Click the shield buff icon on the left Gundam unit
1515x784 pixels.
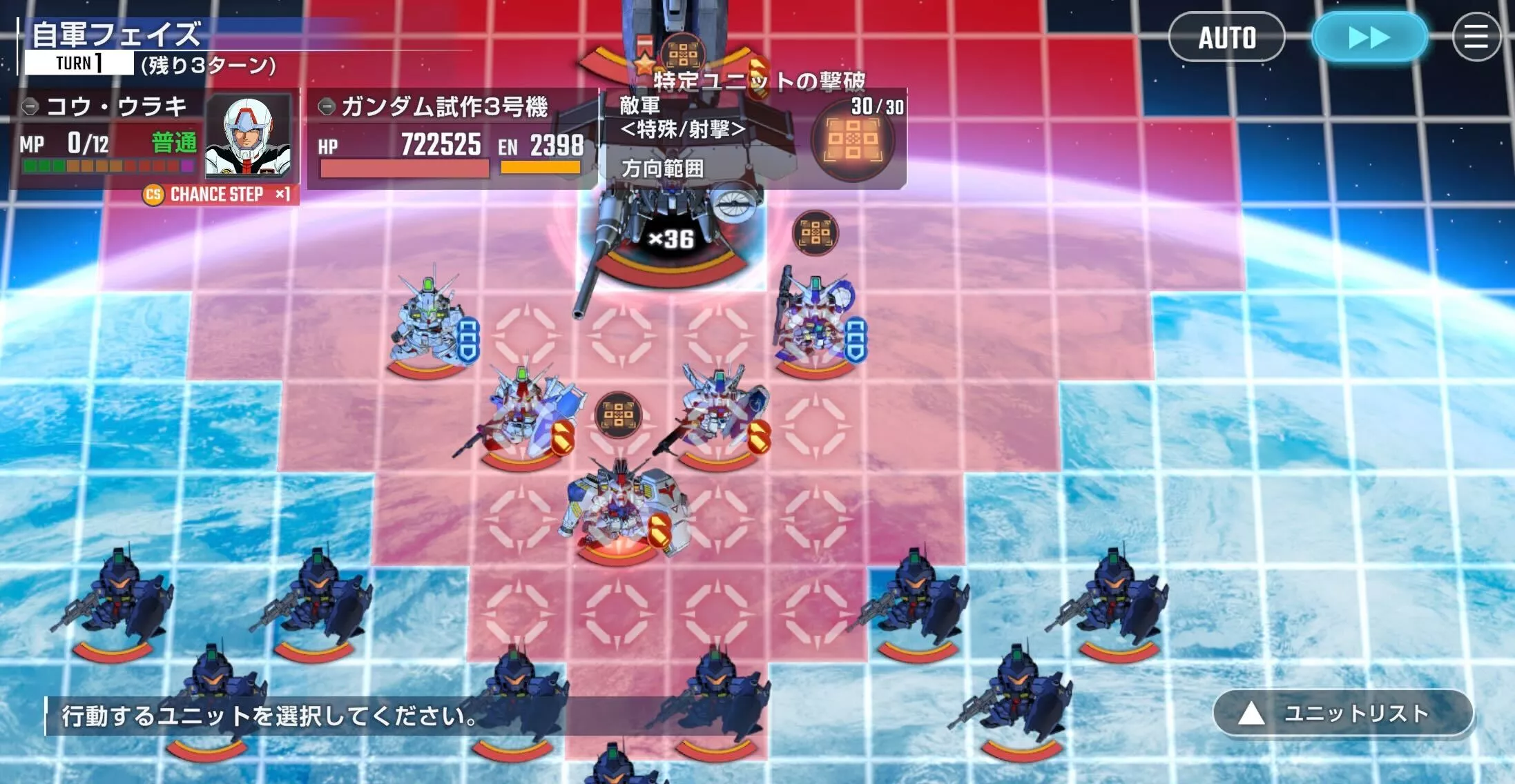469,340
